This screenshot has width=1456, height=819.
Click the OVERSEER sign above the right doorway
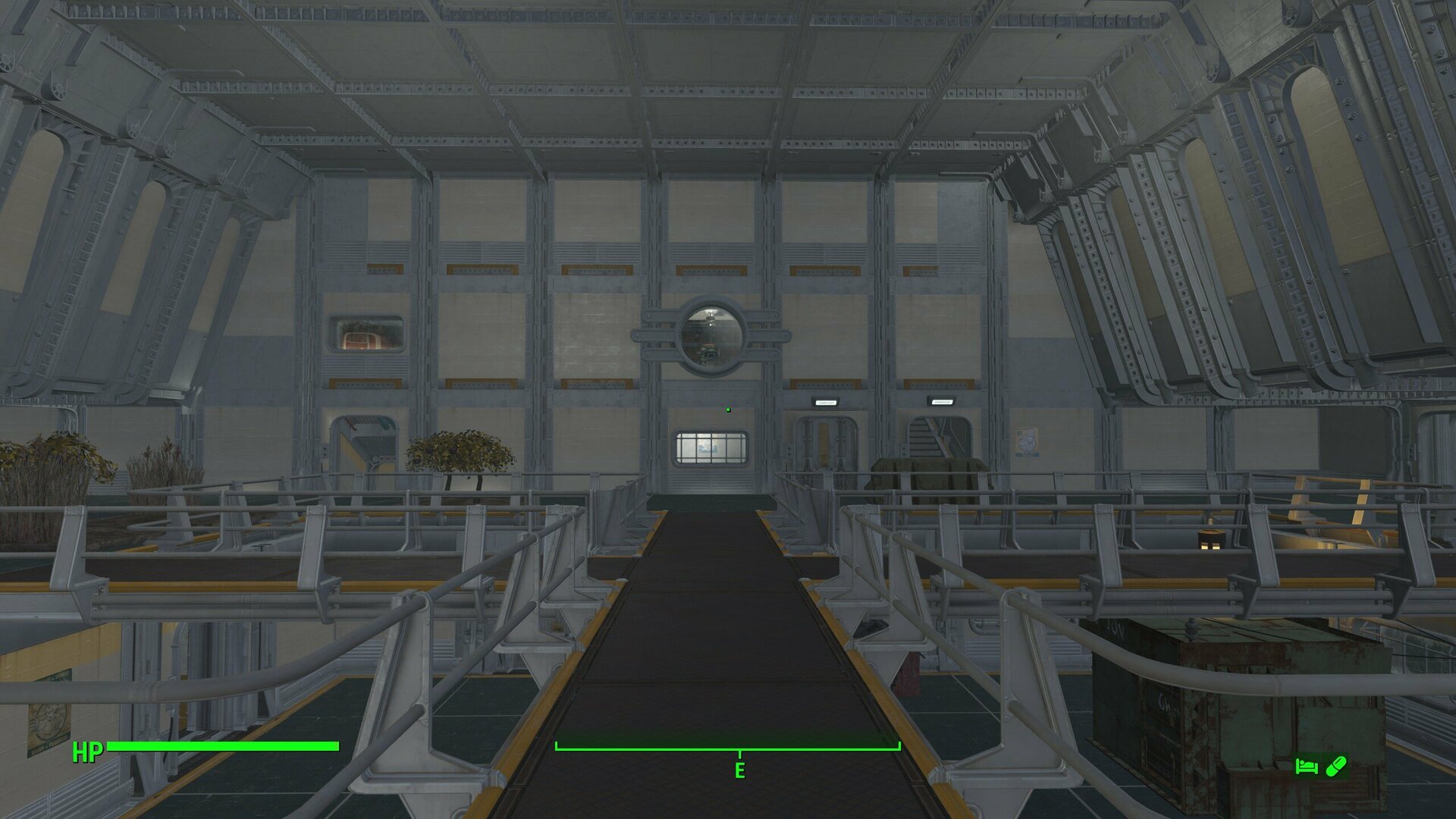(943, 403)
